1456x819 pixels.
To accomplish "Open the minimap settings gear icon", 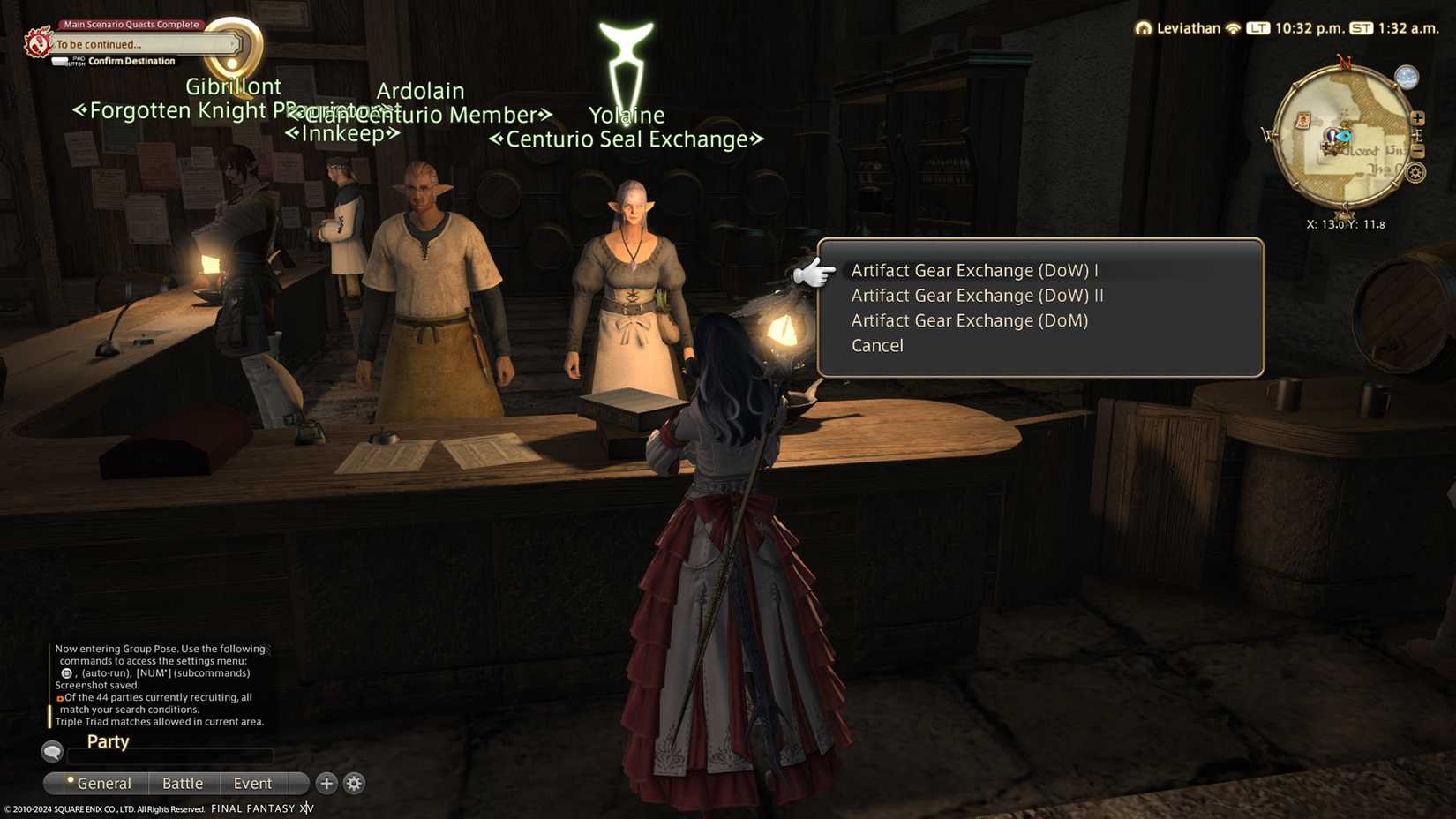I will [x=1415, y=172].
